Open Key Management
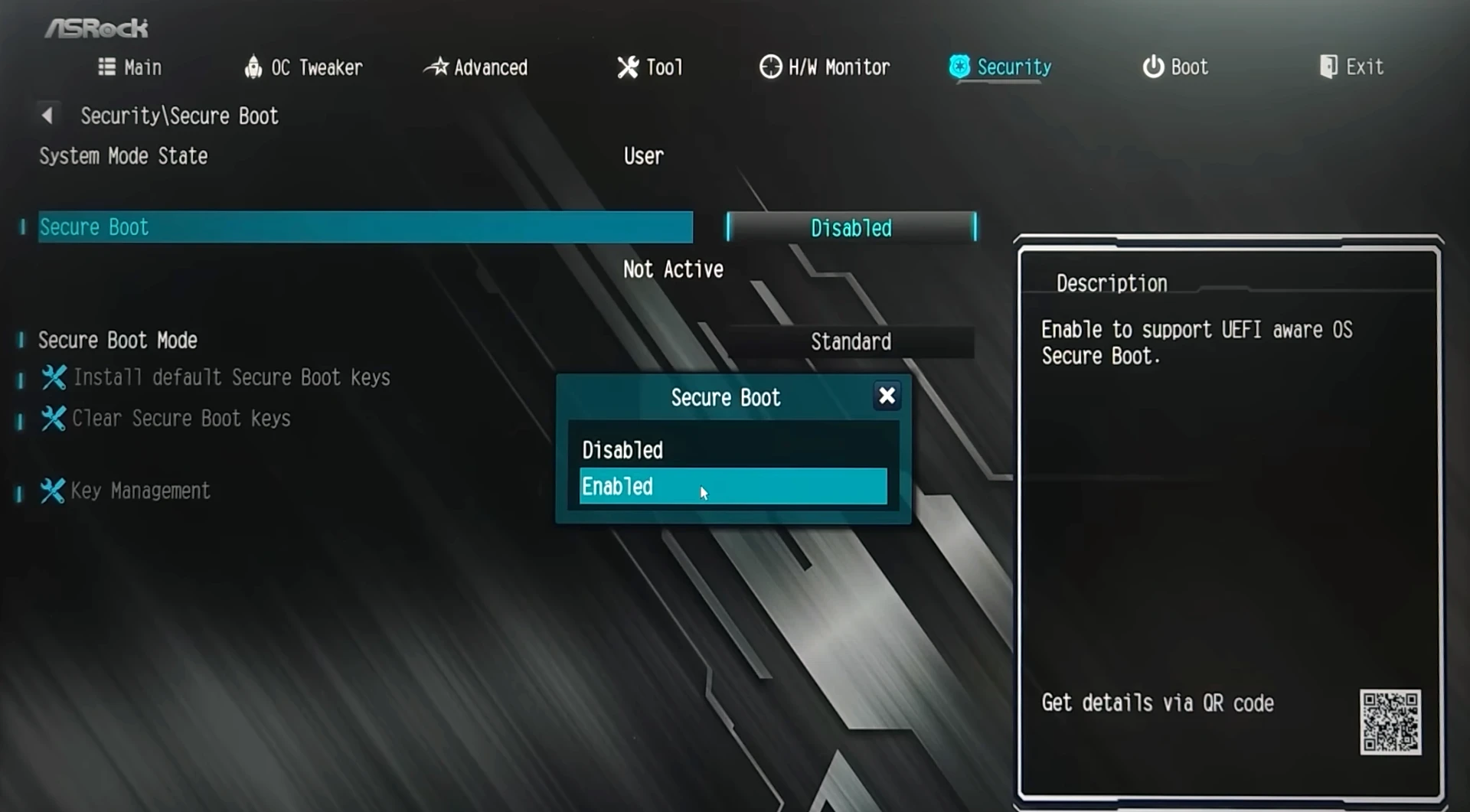Image resolution: width=1470 pixels, height=812 pixels. 140,491
